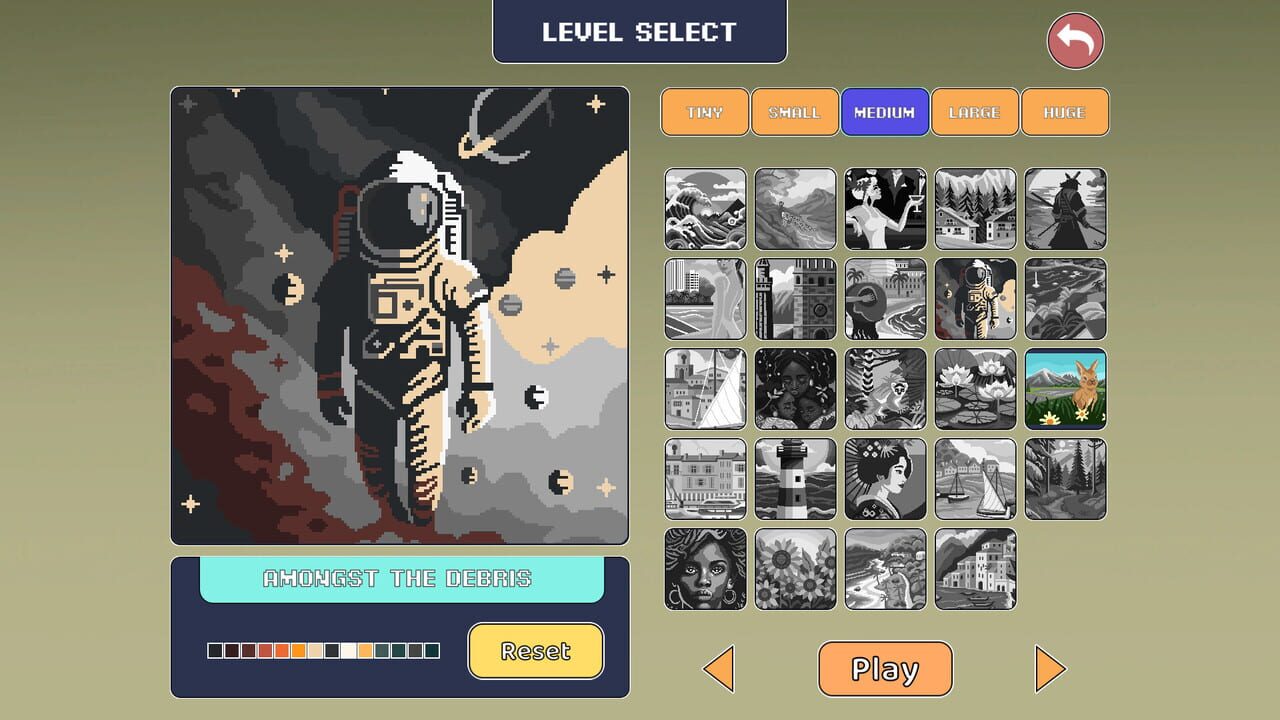Open the sailboat harbor level

[975, 479]
